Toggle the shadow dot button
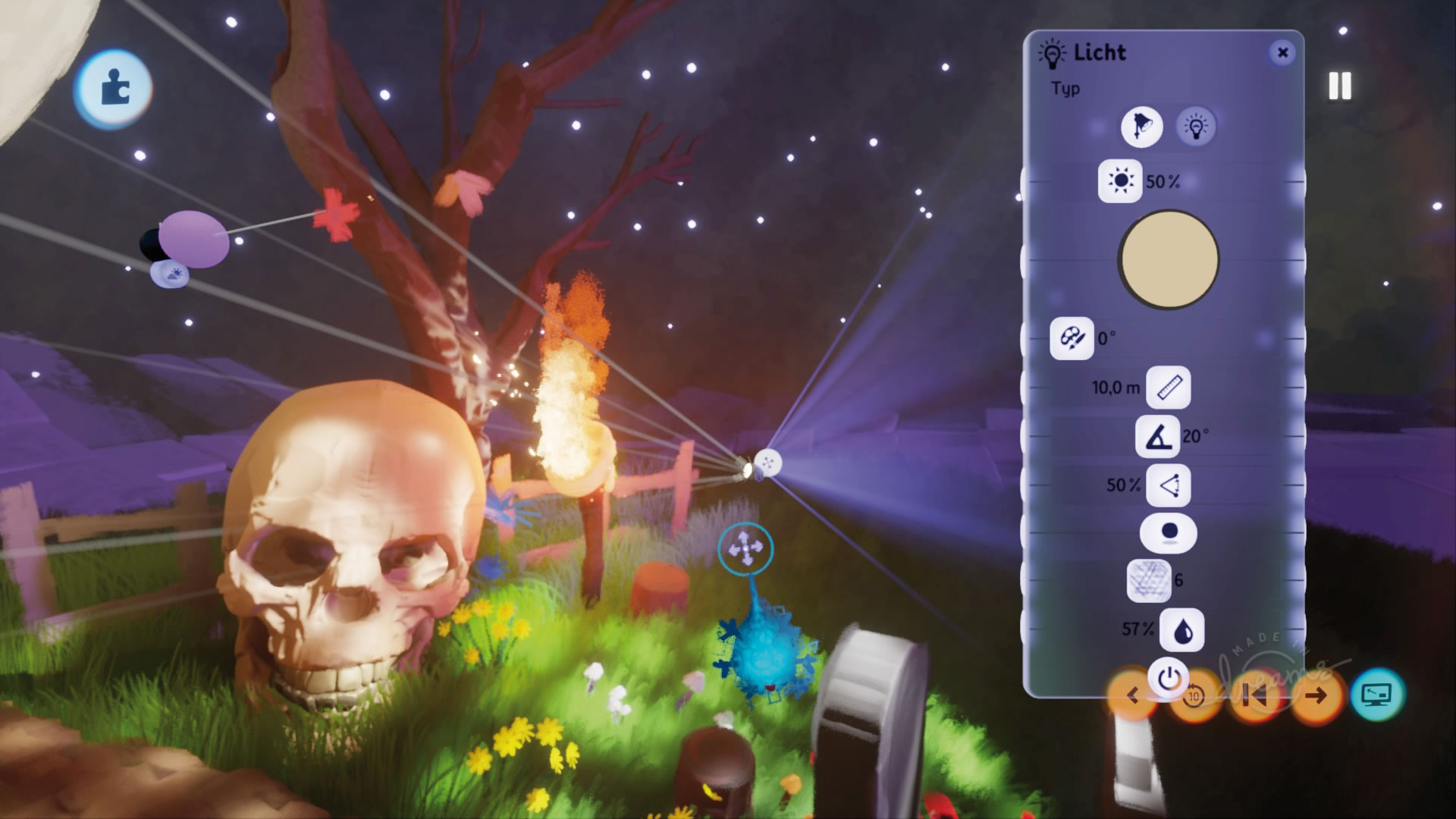The width and height of the screenshot is (1456, 819). click(1169, 532)
